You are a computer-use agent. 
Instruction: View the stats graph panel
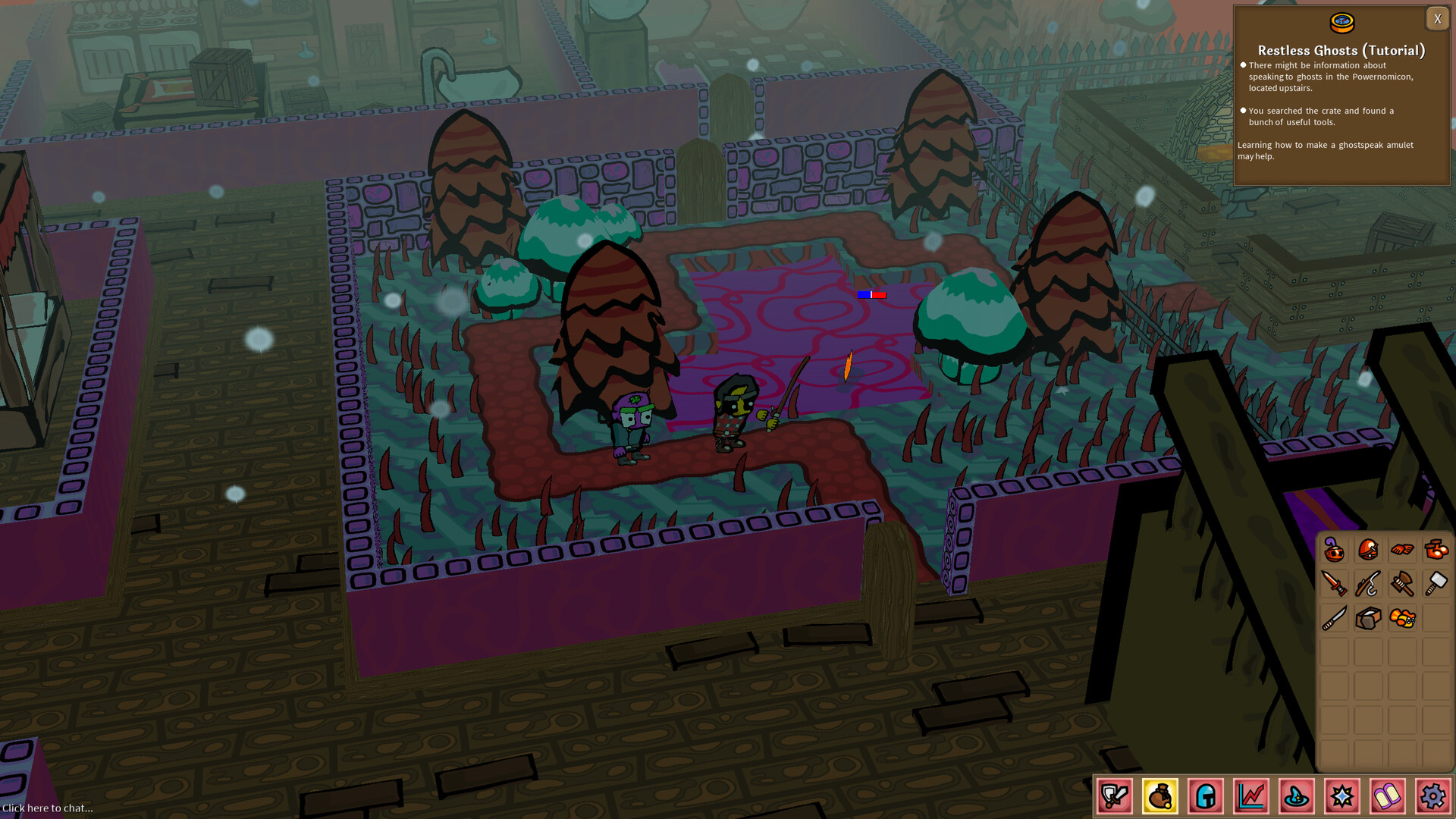[x=1250, y=797]
